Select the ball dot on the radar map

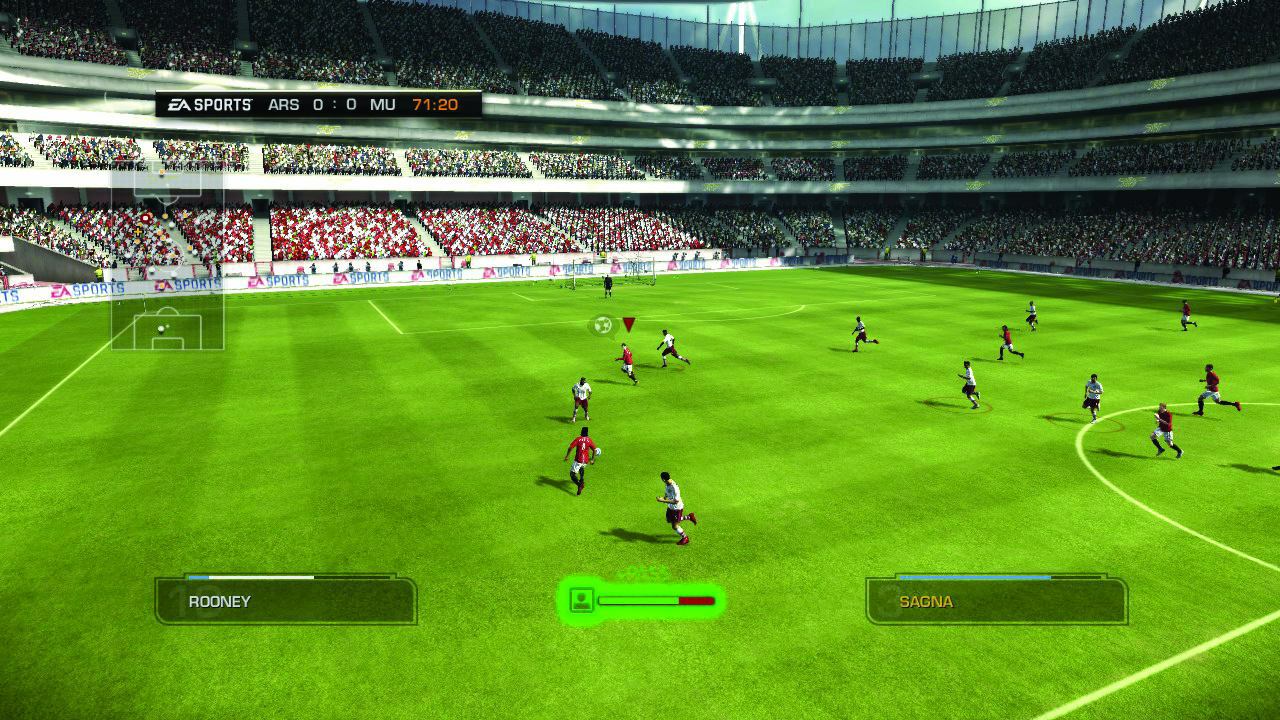click(160, 330)
